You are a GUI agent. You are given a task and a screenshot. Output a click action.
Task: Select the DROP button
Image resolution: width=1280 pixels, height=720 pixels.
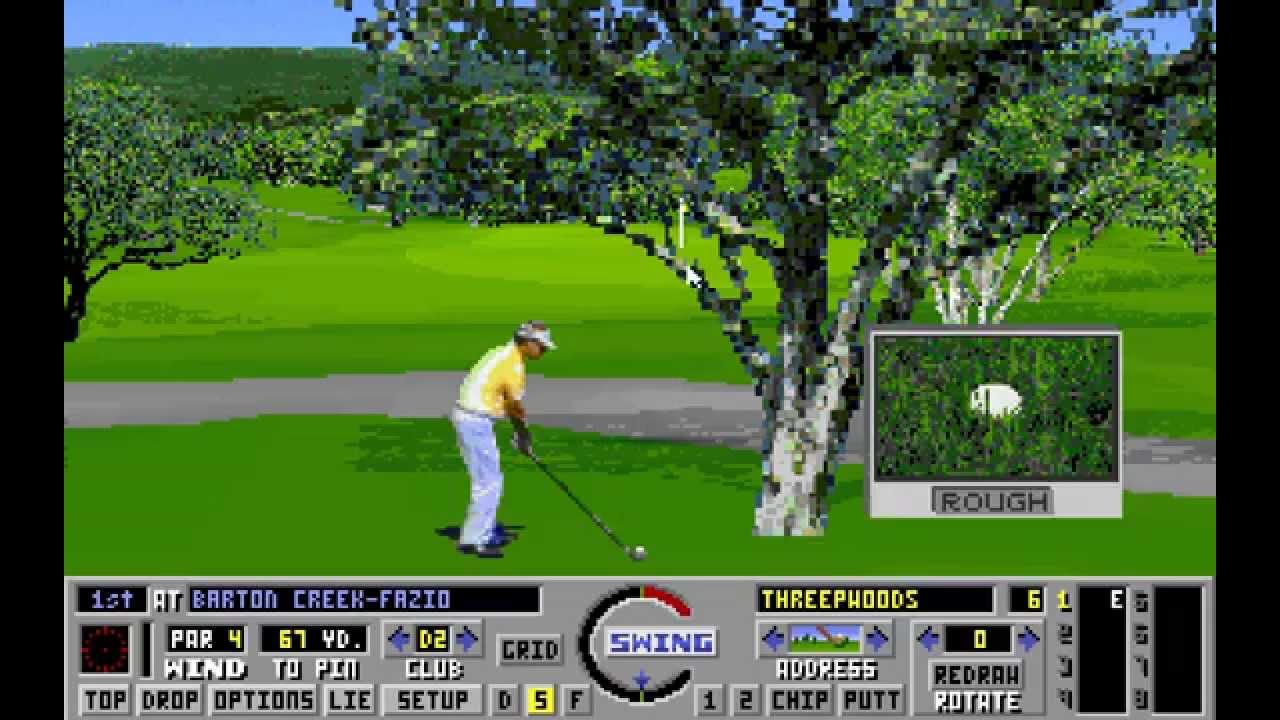coord(170,700)
